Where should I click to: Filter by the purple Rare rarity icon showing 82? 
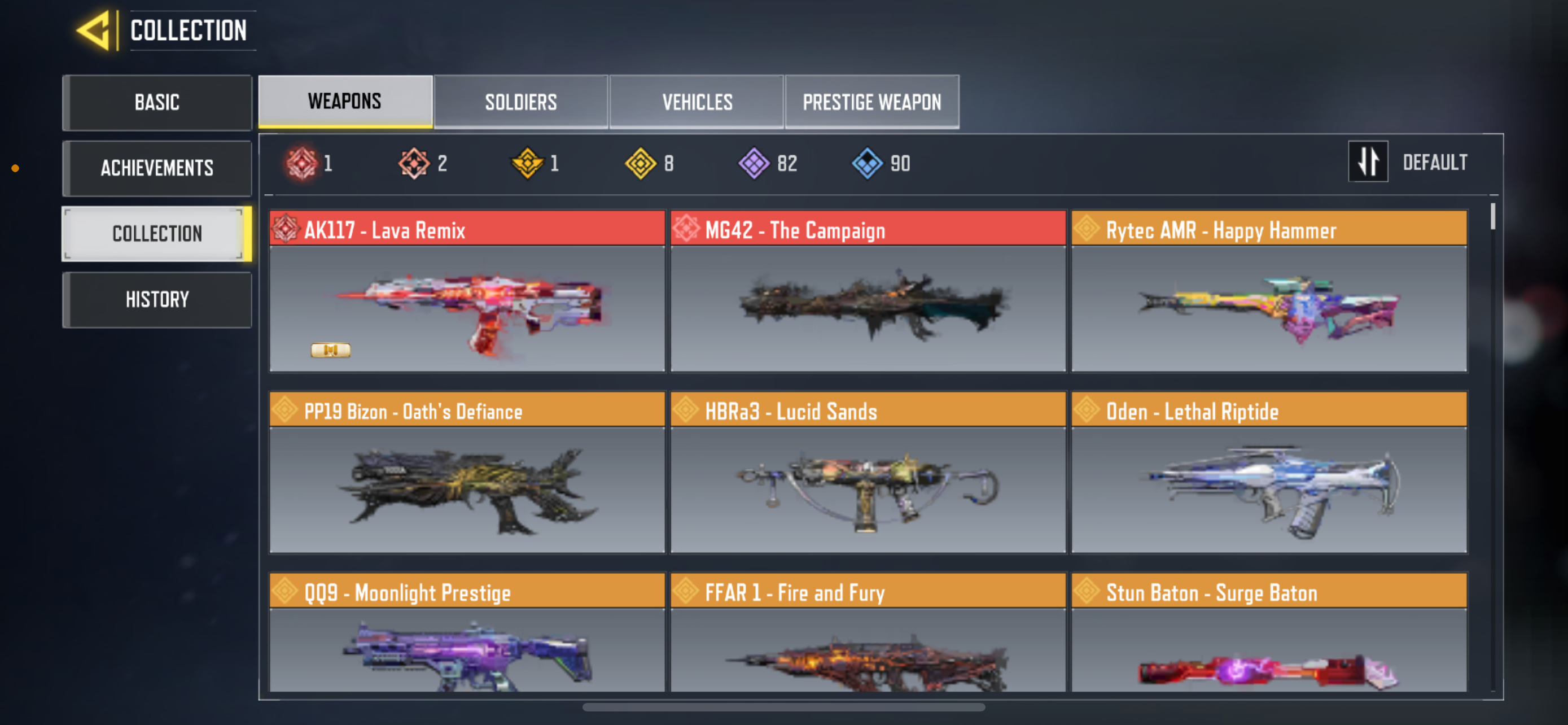point(755,162)
